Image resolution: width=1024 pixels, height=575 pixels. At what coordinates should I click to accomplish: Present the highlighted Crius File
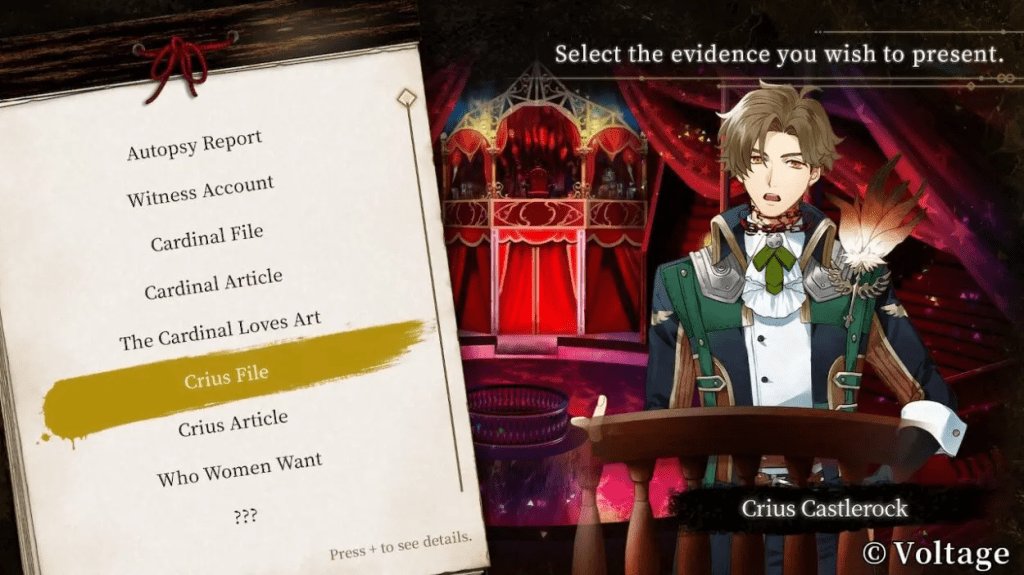[x=226, y=378]
